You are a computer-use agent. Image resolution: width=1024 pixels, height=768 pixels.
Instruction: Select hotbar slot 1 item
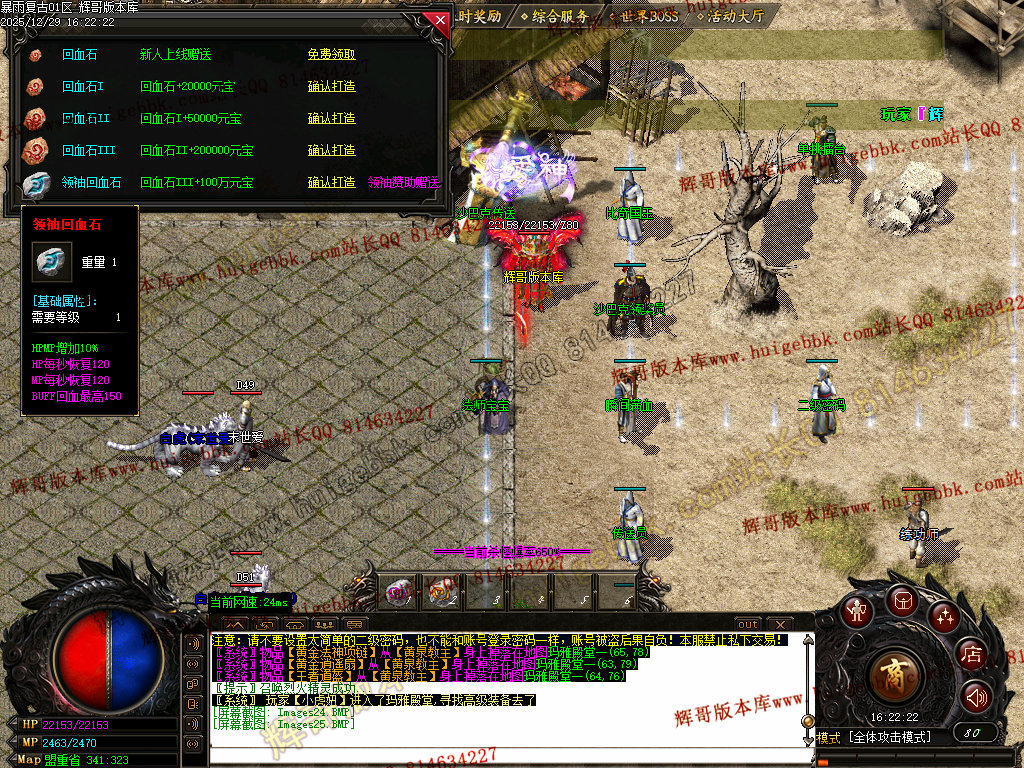pos(398,593)
